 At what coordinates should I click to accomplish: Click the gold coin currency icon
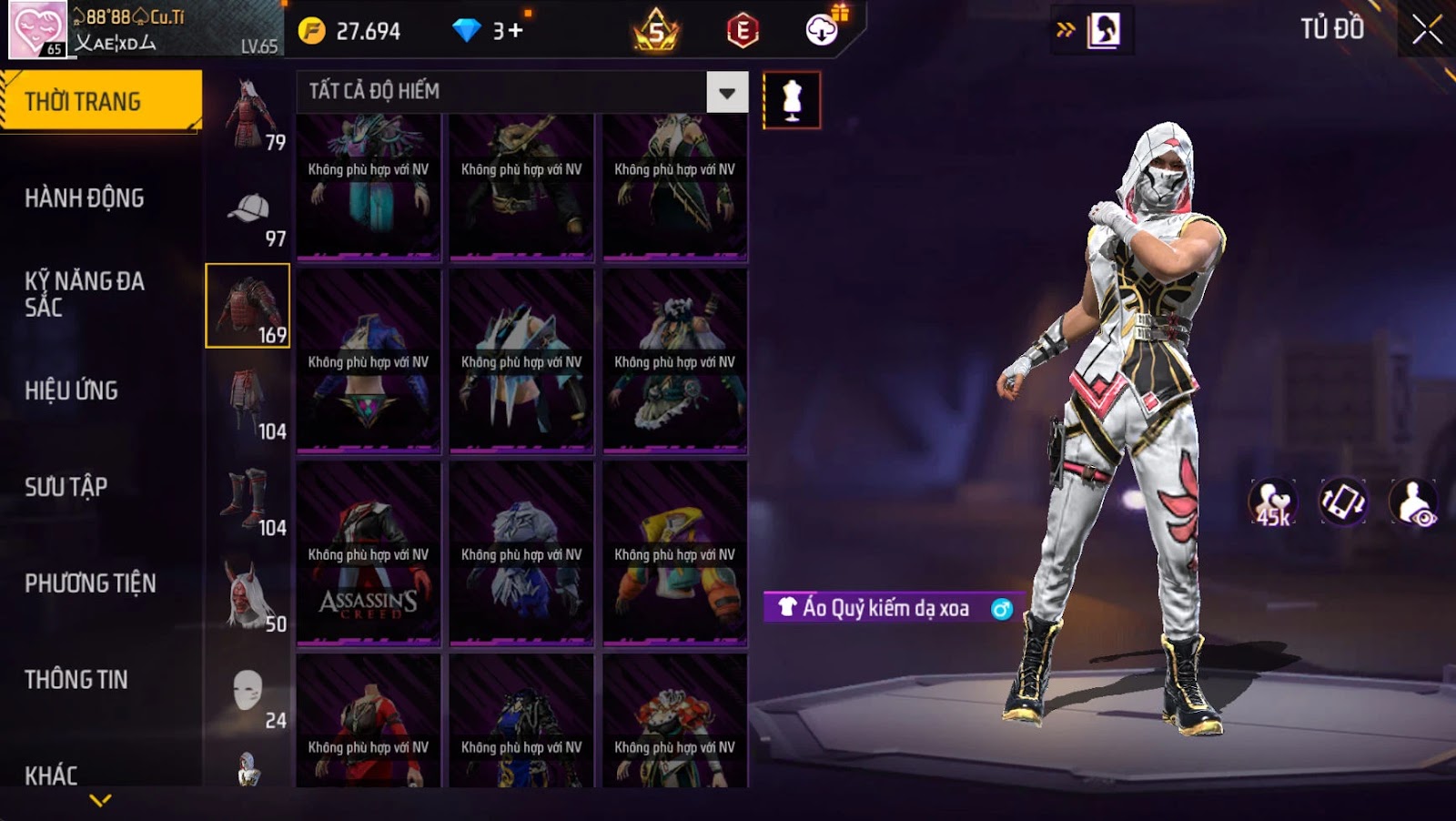pos(311,31)
